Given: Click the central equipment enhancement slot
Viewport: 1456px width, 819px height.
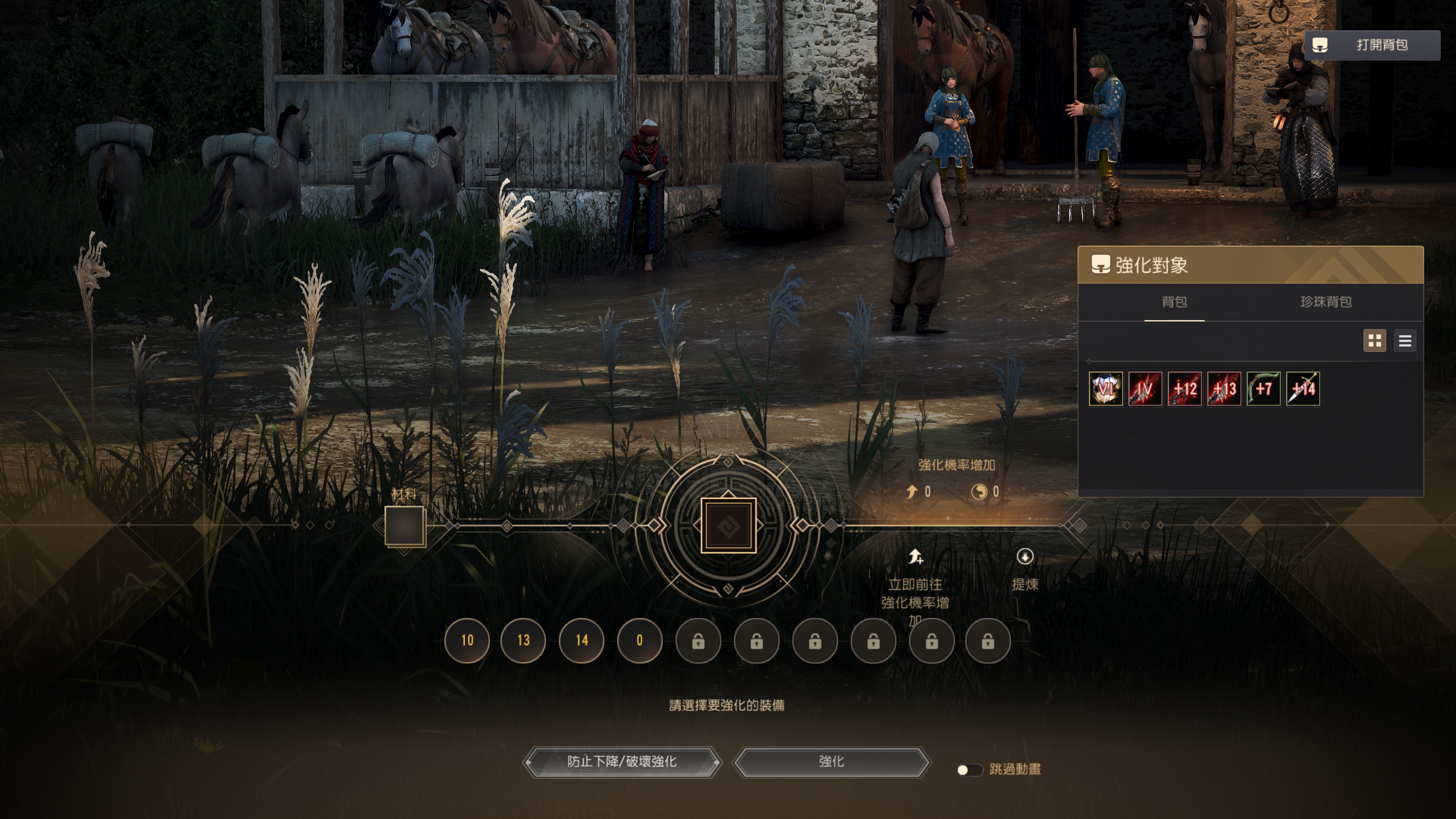Looking at the screenshot, I should 728,526.
